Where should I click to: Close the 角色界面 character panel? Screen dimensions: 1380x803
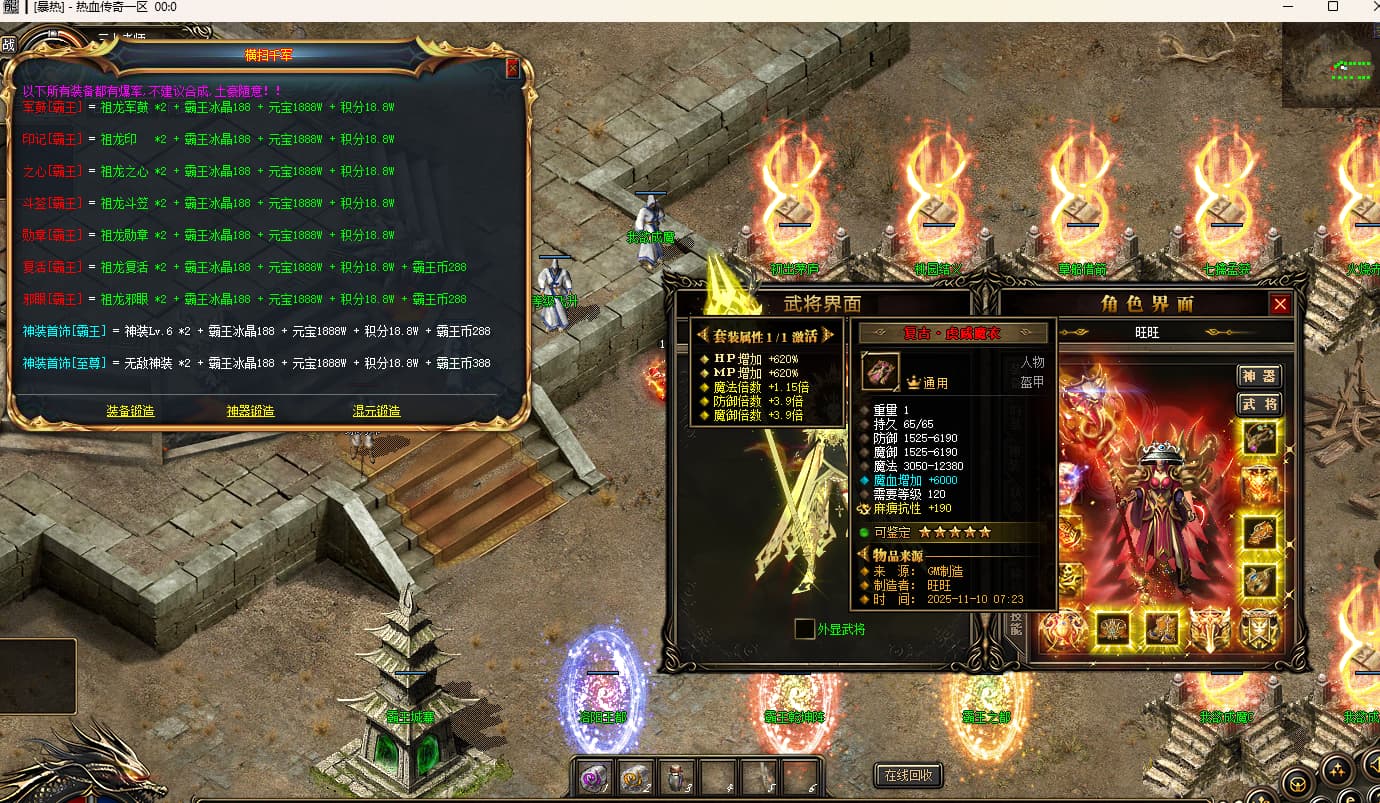[1280, 304]
